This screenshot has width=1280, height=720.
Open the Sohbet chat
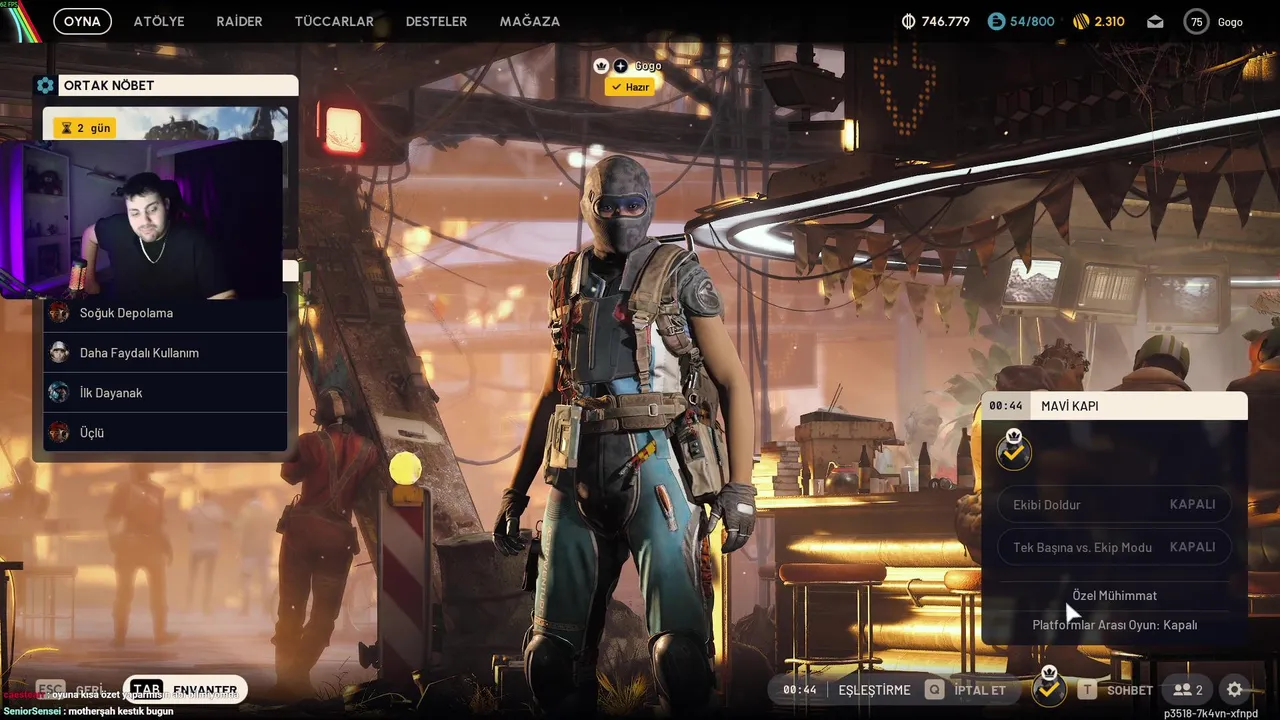[x=1116, y=690]
